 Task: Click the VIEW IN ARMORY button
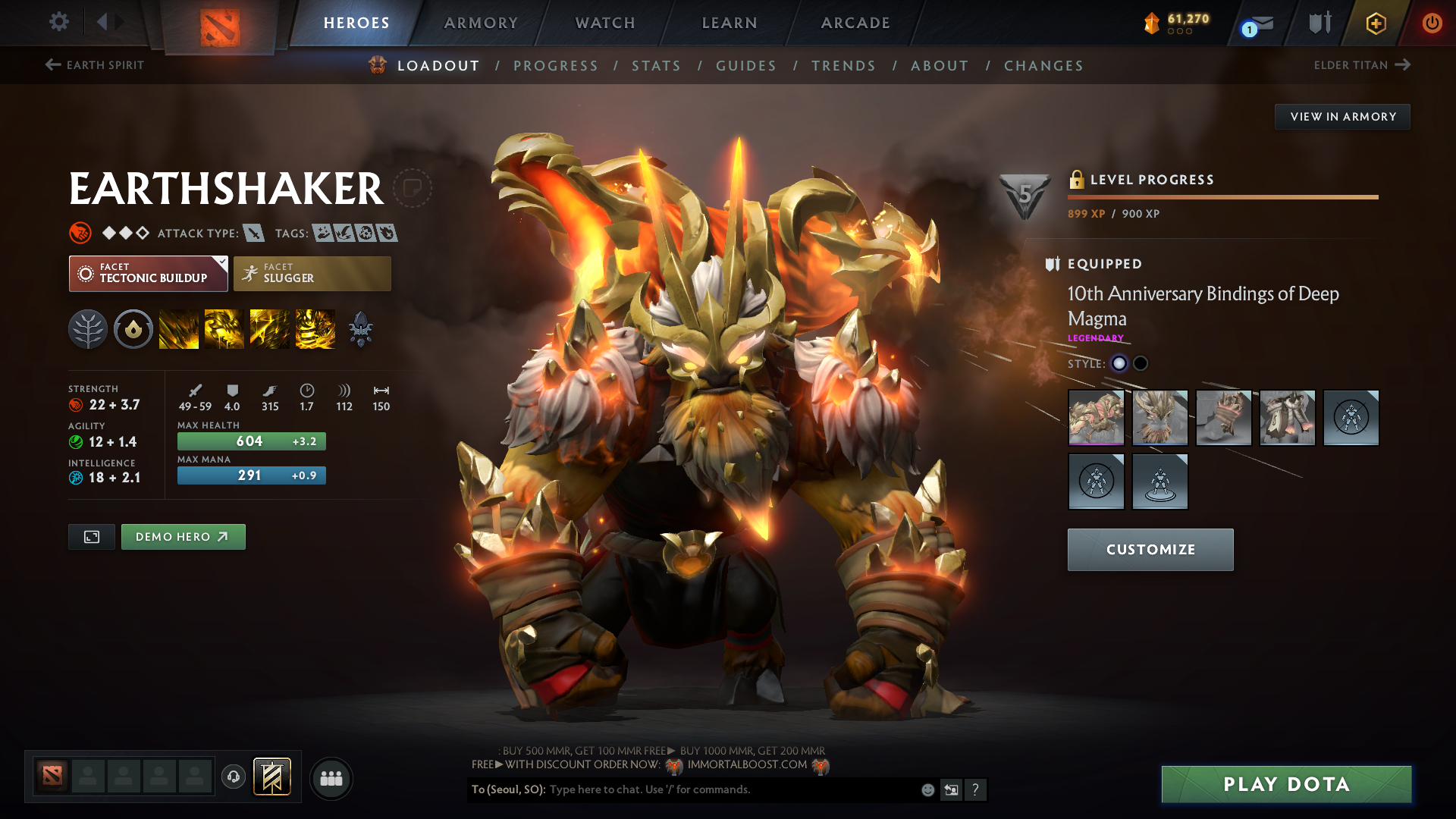[1341, 116]
